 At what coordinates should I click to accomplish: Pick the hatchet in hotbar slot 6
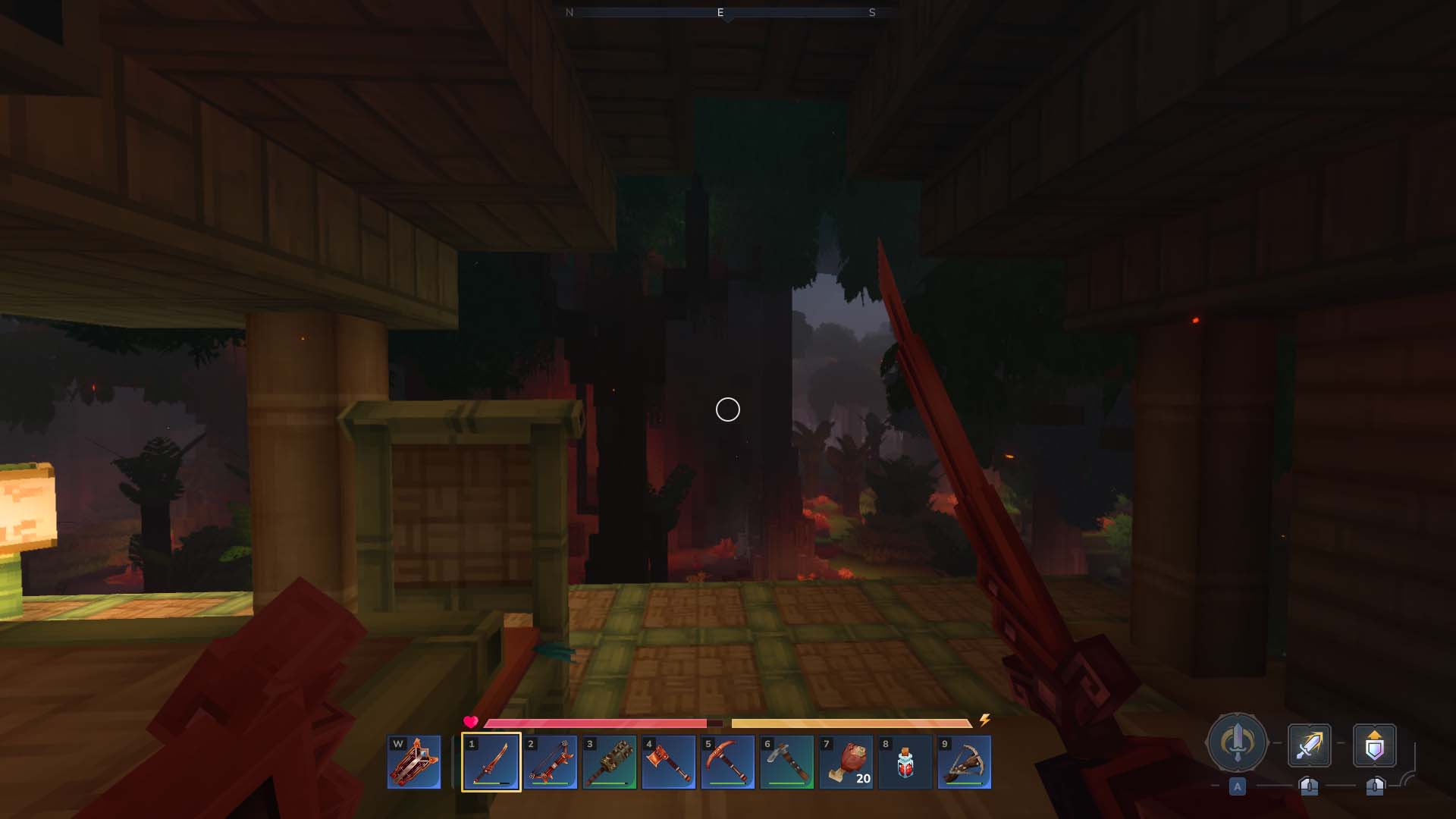[x=787, y=762]
